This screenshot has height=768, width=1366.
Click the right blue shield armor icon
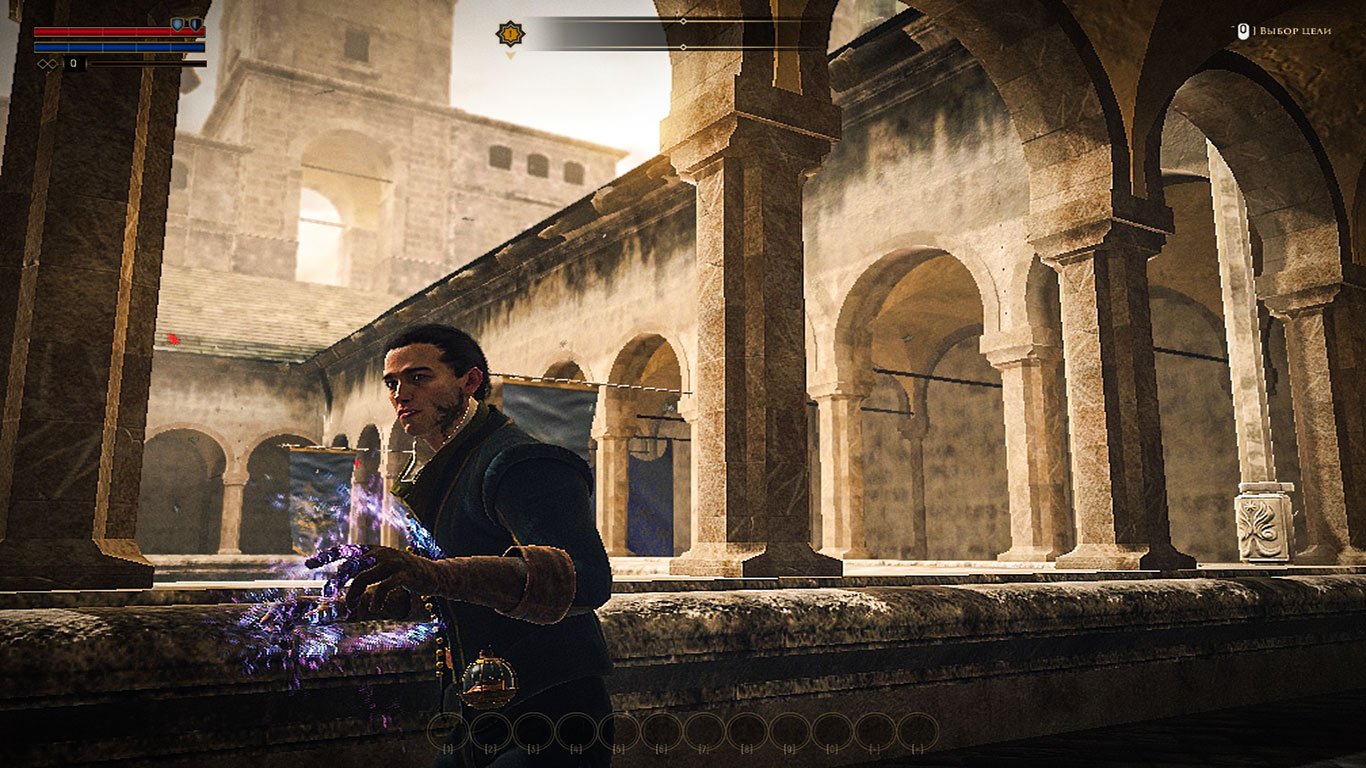pyautogui.click(x=196, y=24)
